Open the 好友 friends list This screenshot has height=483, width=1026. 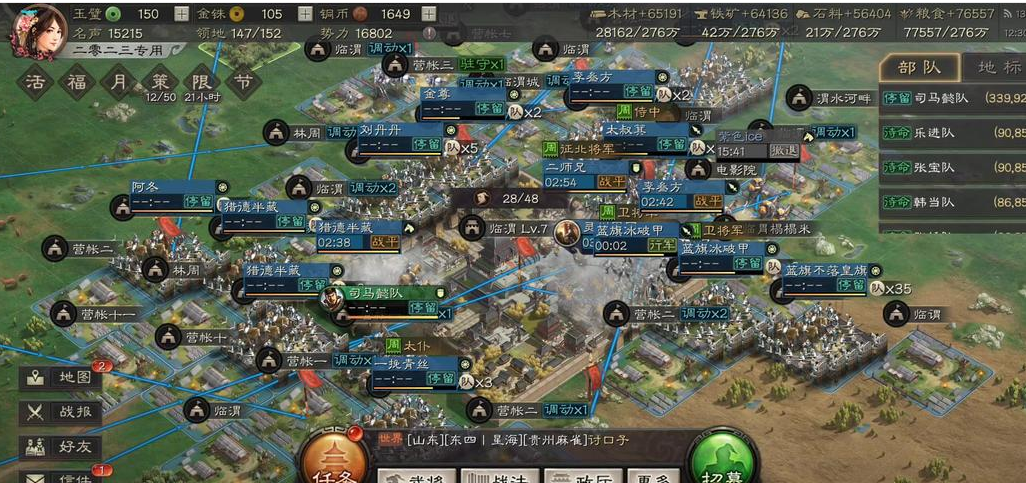point(61,445)
